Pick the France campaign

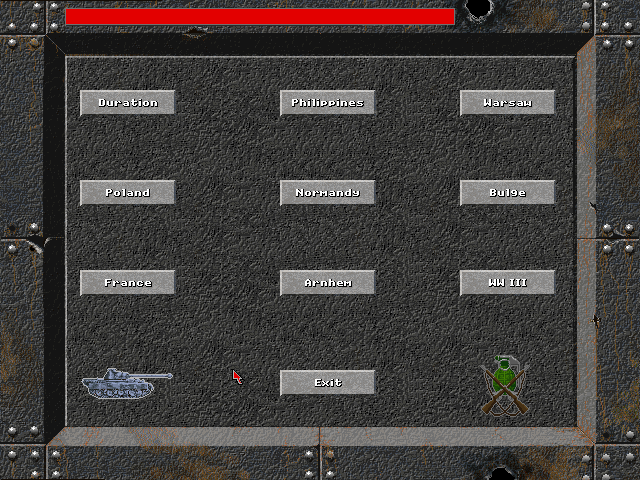coord(127,282)
